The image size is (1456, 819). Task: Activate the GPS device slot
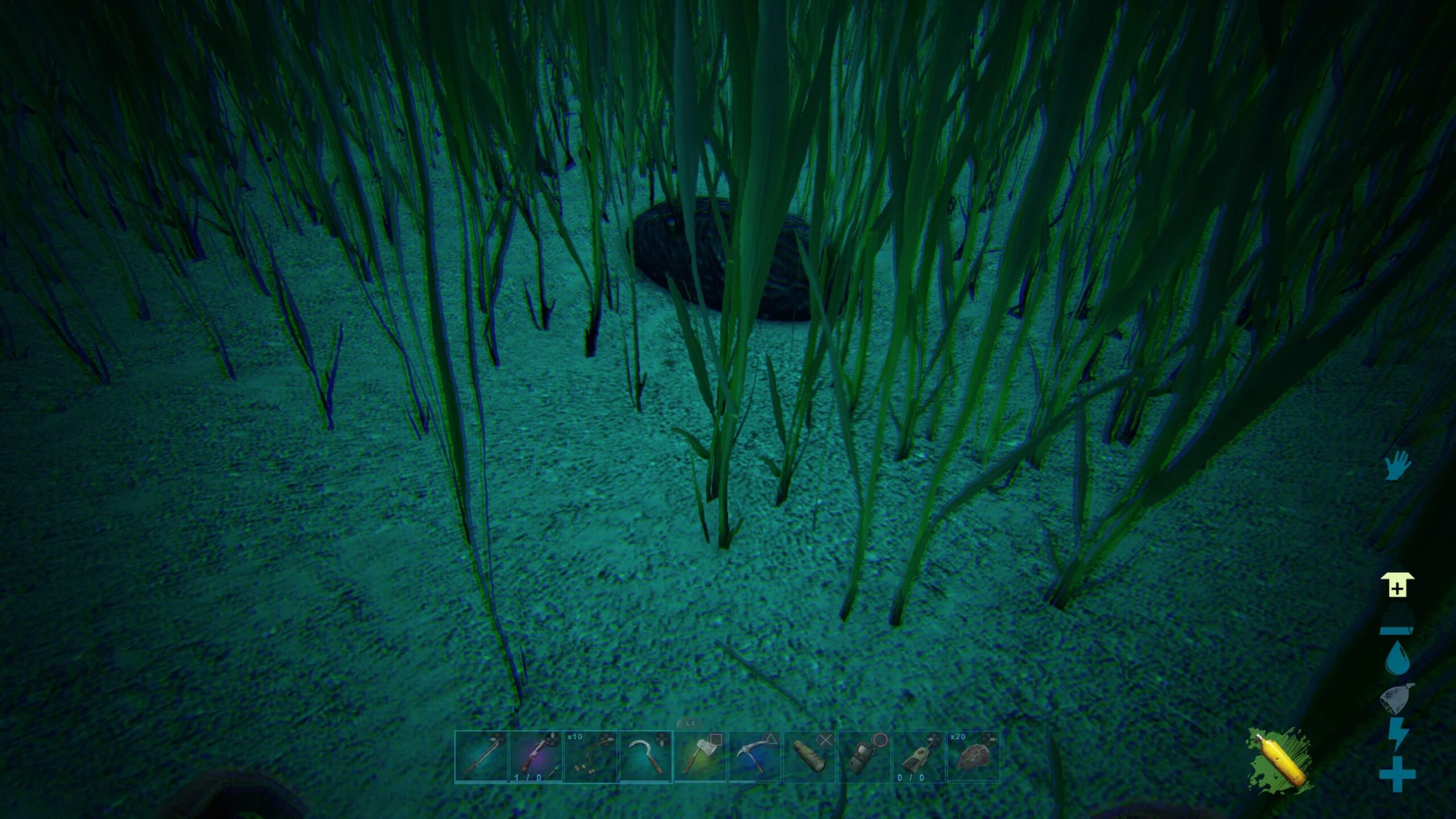[x=863, y=757]
